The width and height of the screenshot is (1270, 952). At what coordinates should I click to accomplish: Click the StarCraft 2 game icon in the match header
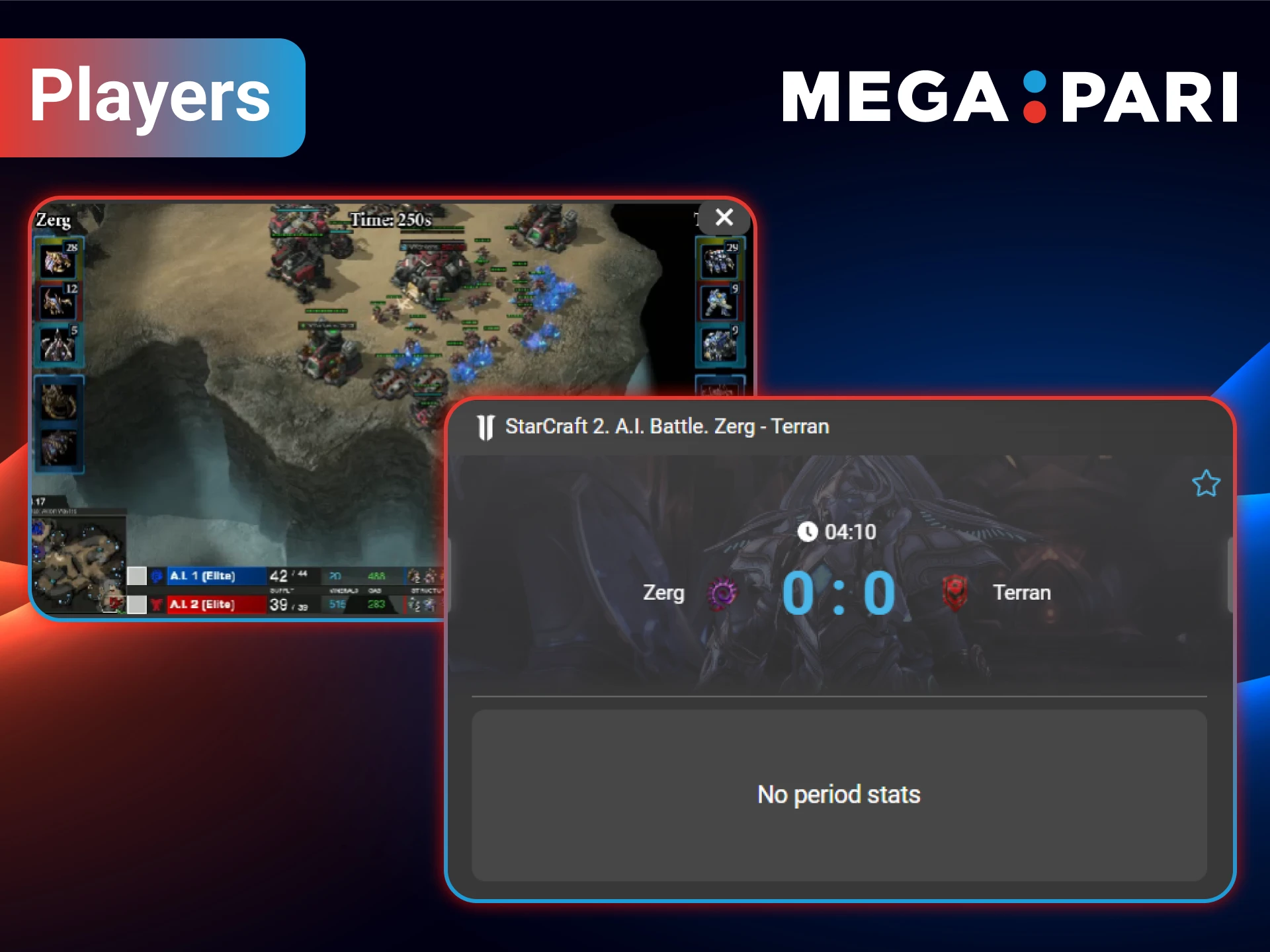485,426
